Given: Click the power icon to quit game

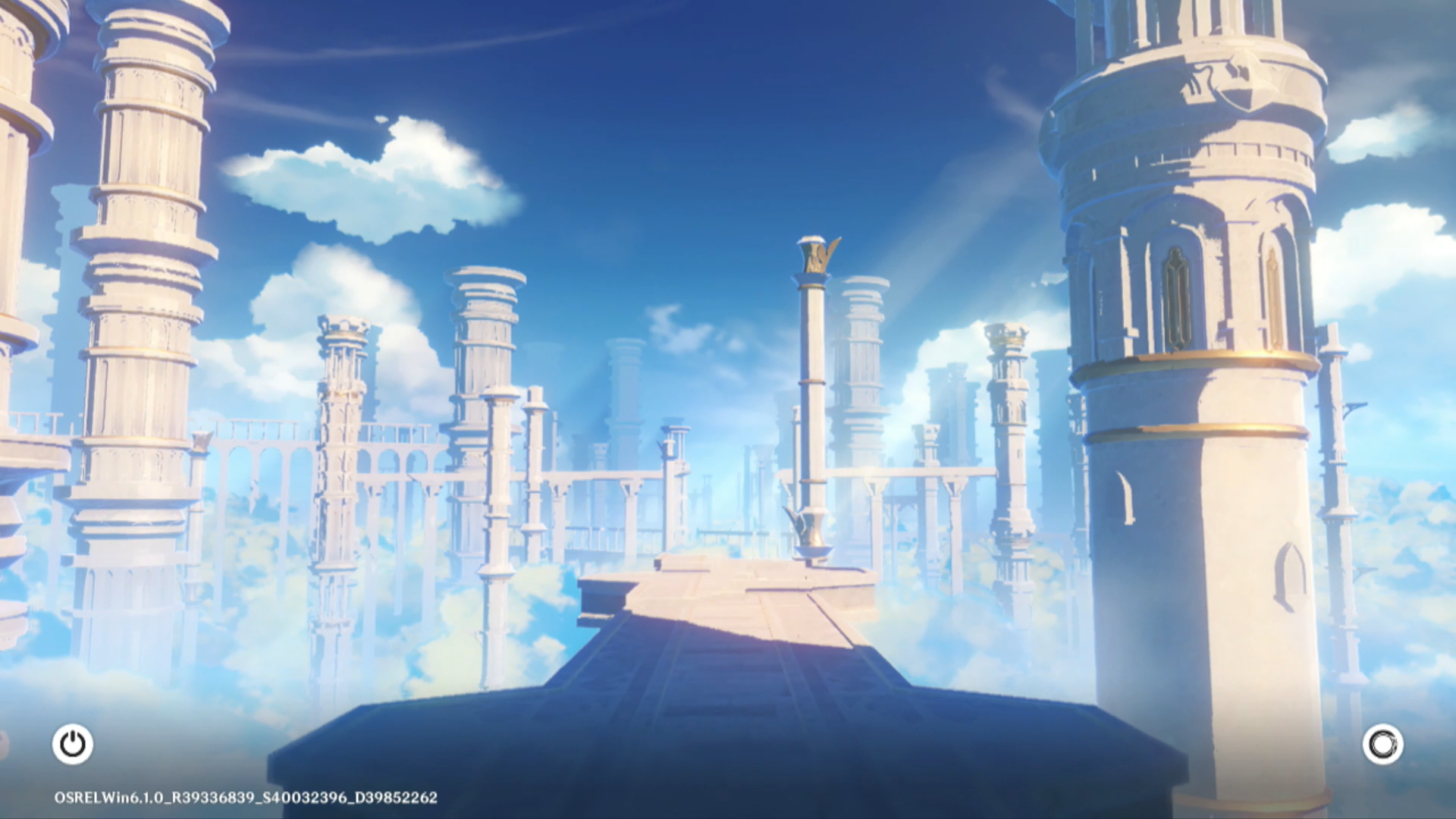Looking at the screenshot, I should (x=73, y=744).
